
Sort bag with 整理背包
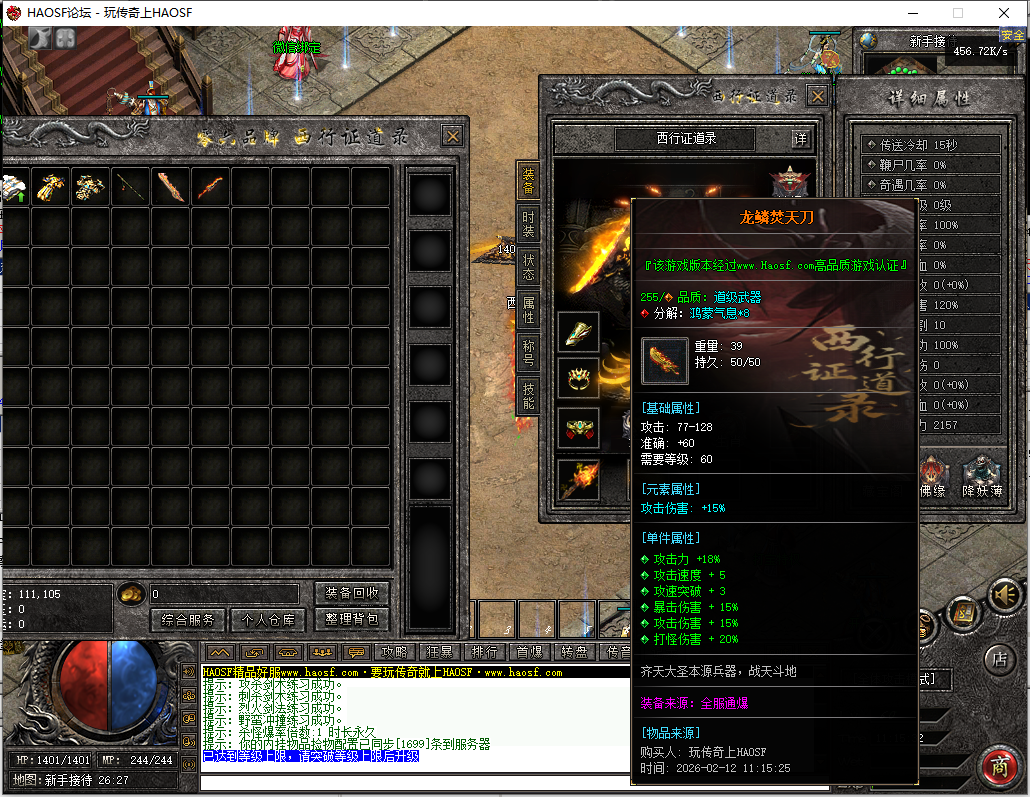point(352,620)
